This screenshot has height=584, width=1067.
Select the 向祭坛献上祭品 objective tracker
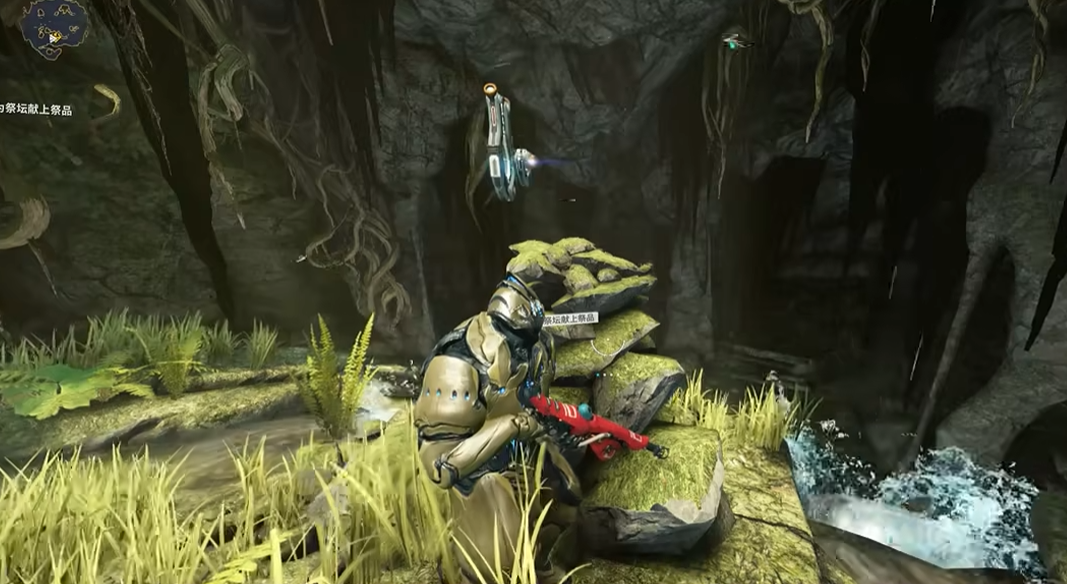coord(36,109)
